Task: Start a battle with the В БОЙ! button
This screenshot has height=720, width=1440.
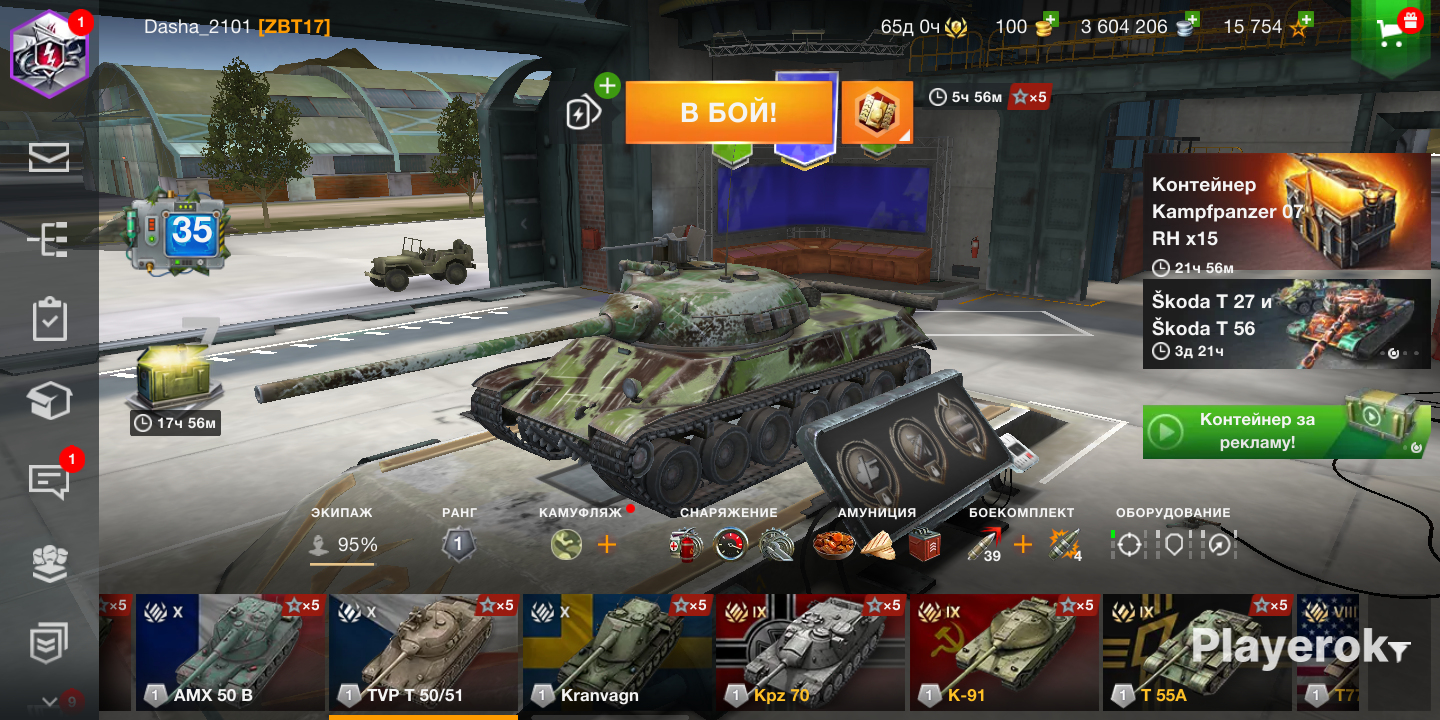Action: tap(729, 112)
